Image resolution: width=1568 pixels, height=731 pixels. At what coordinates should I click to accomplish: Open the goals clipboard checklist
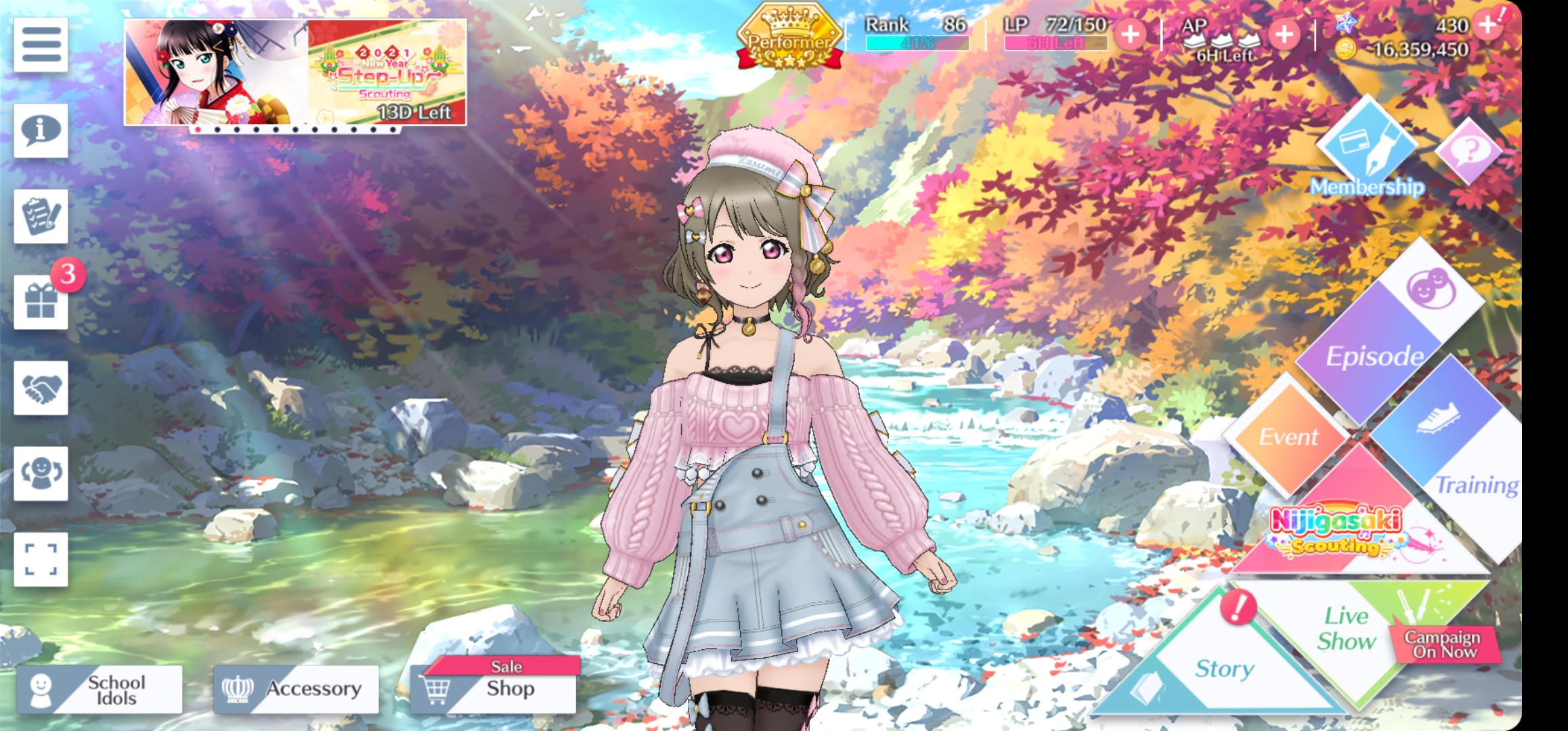pyautogui.click(x=41, y=216)
